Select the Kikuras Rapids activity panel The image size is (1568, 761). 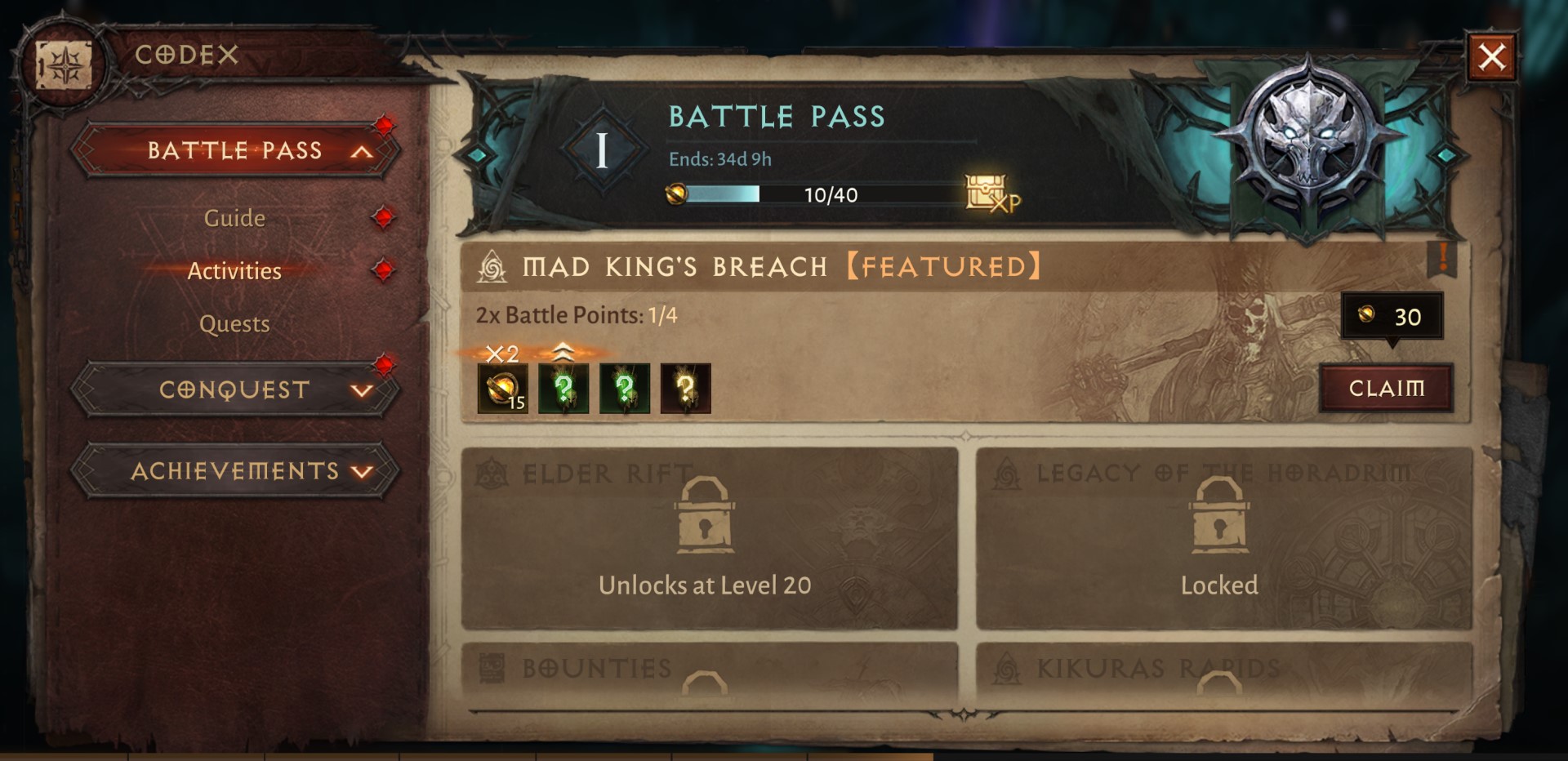[1223, 671]
